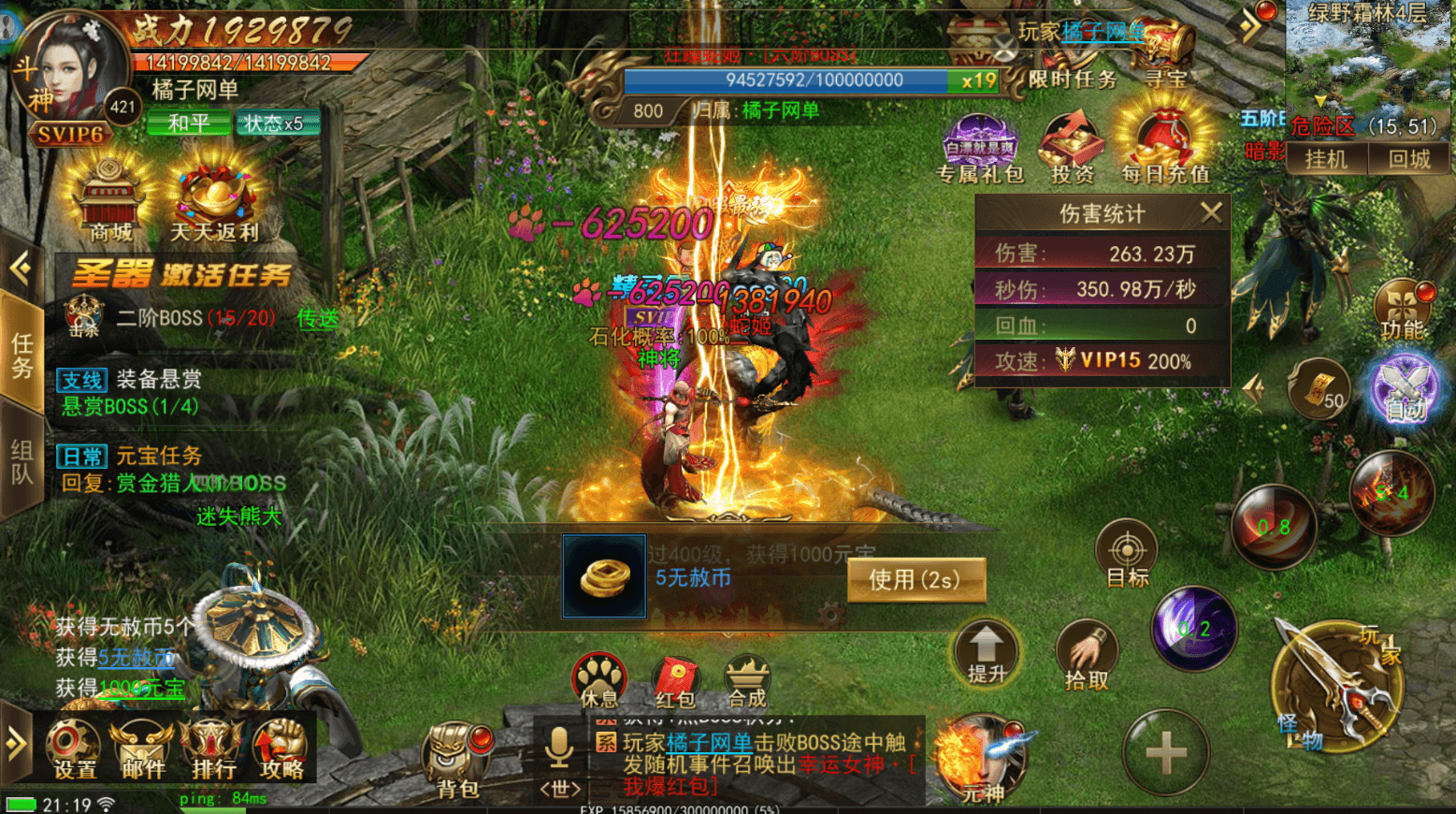Open the 背包 bag
The height and width of the screenshot is (814, 1456).
click(457, 757)
